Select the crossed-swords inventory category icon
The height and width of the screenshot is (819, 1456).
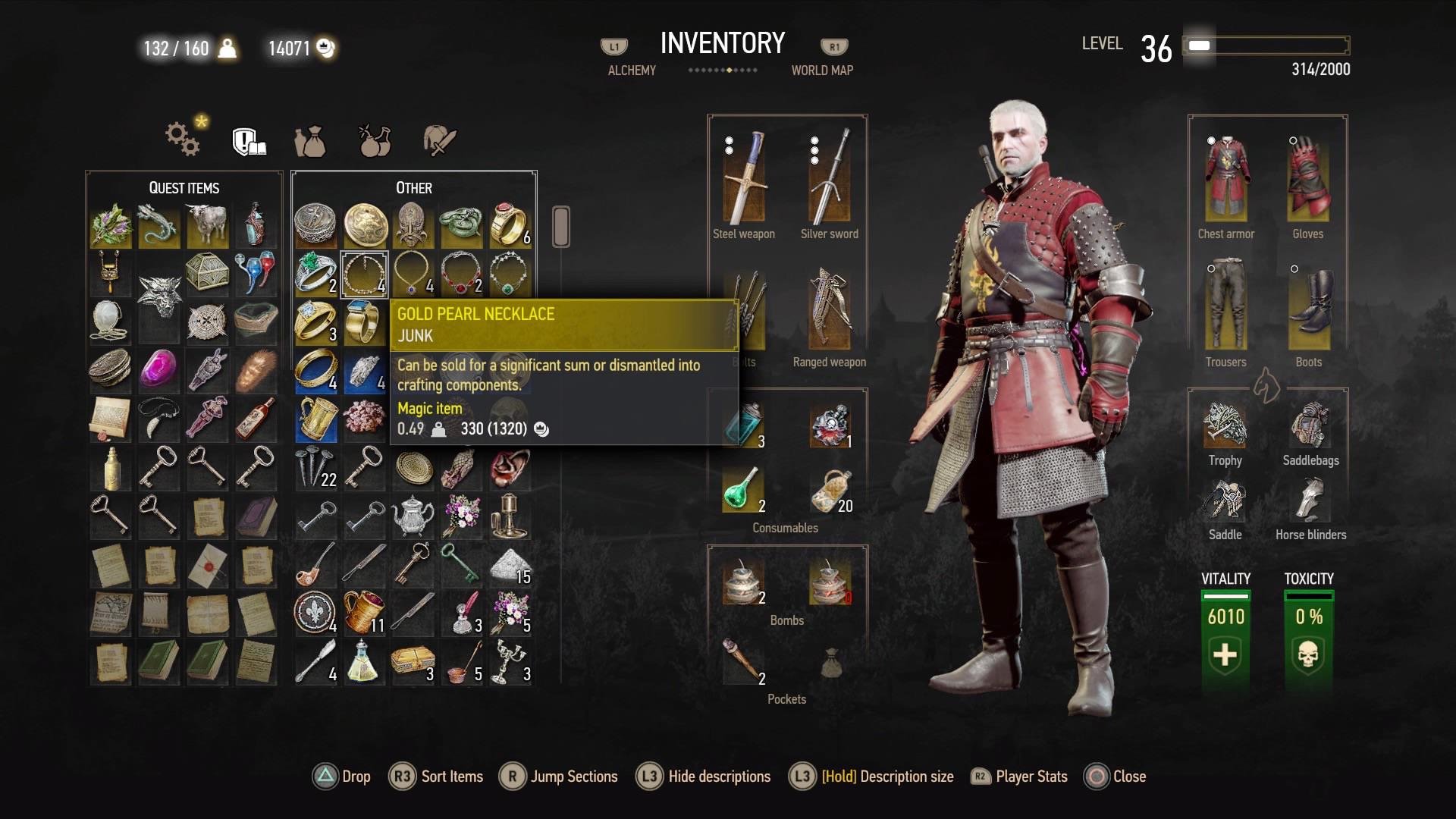pyautogui.click(x=438, y=140)
